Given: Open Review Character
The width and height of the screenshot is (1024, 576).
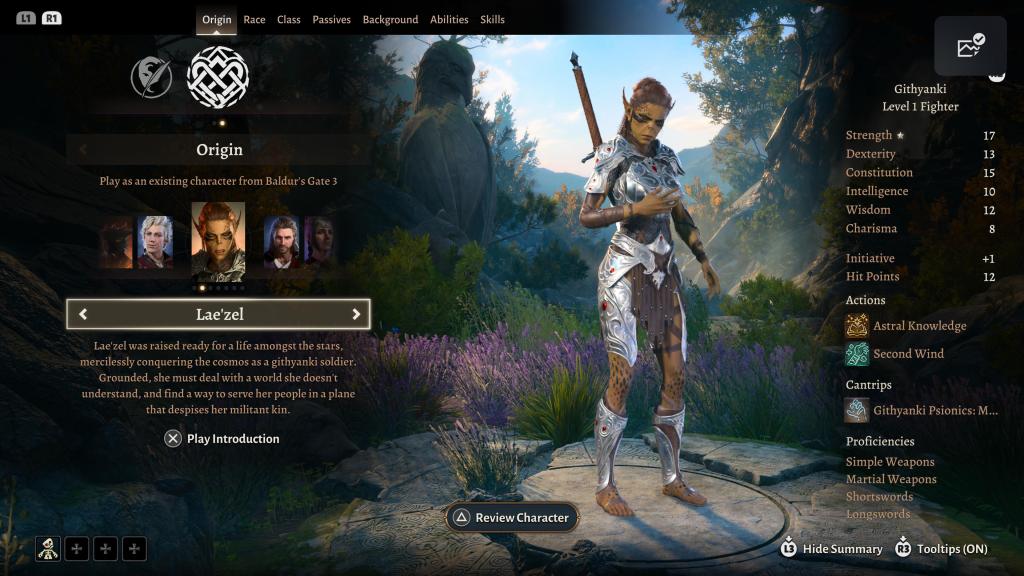Looking at the screenshot, I should pyautogui.click(x=511, y=517).
